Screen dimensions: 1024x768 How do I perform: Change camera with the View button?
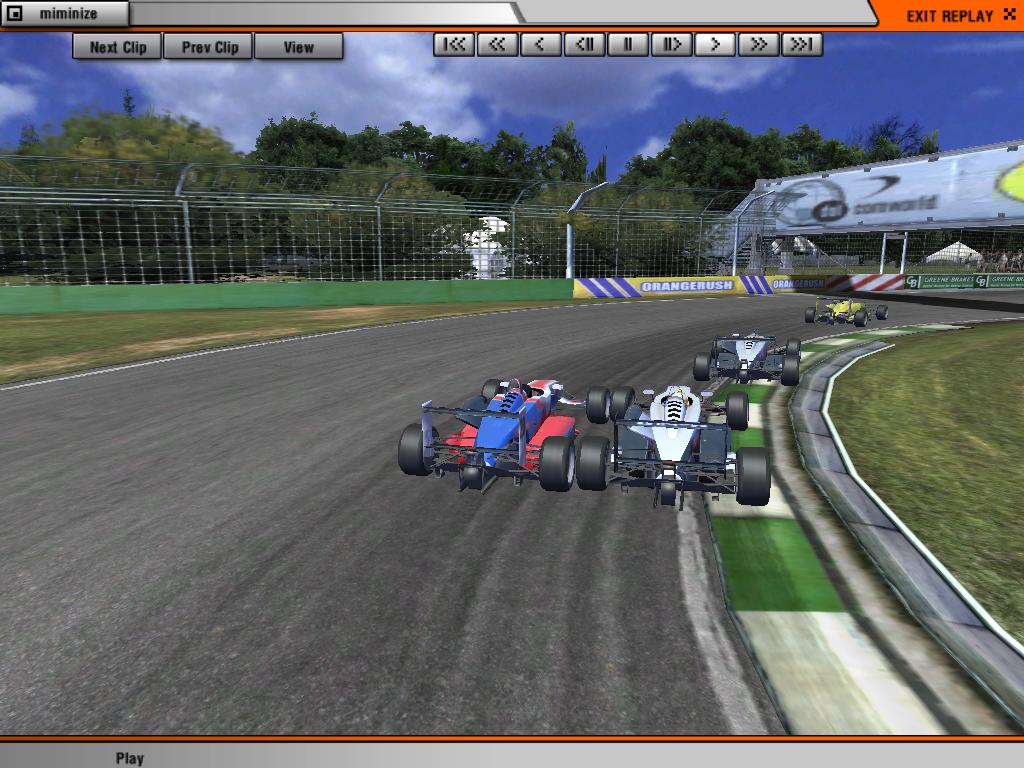click(x=298, y=47)
